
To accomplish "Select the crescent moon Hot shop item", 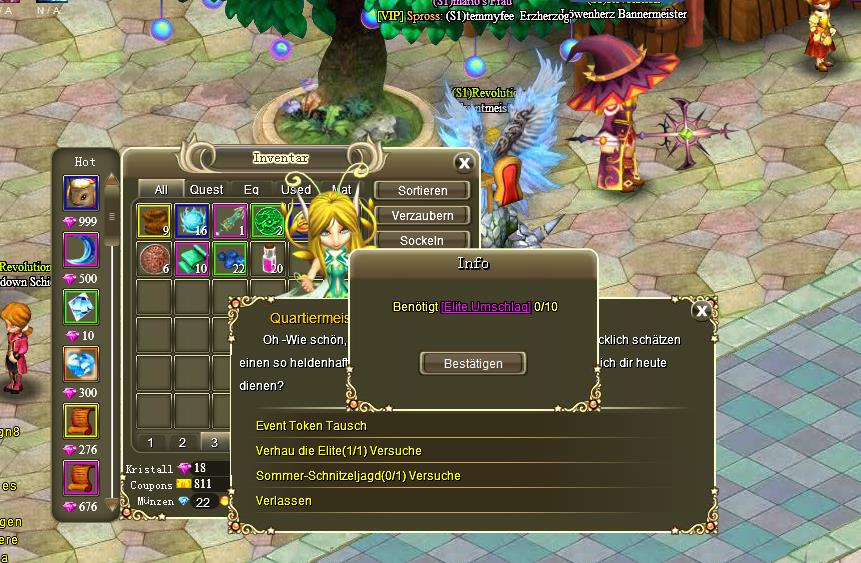I will point(81,249).
